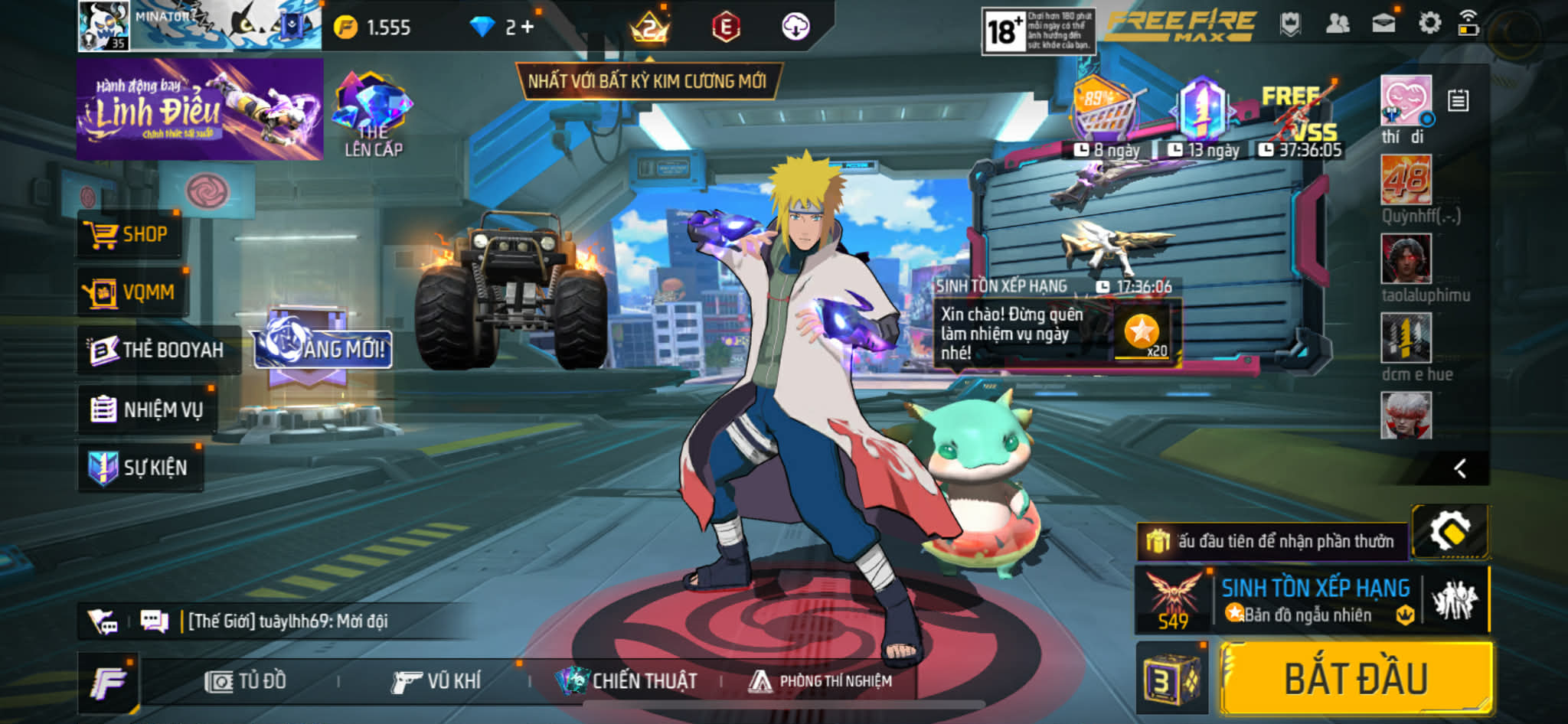The width and height of the screenshot is (1568, 724).
Task: Open the SỰ KIỆN events menu
Action: [x=139, y=467]
